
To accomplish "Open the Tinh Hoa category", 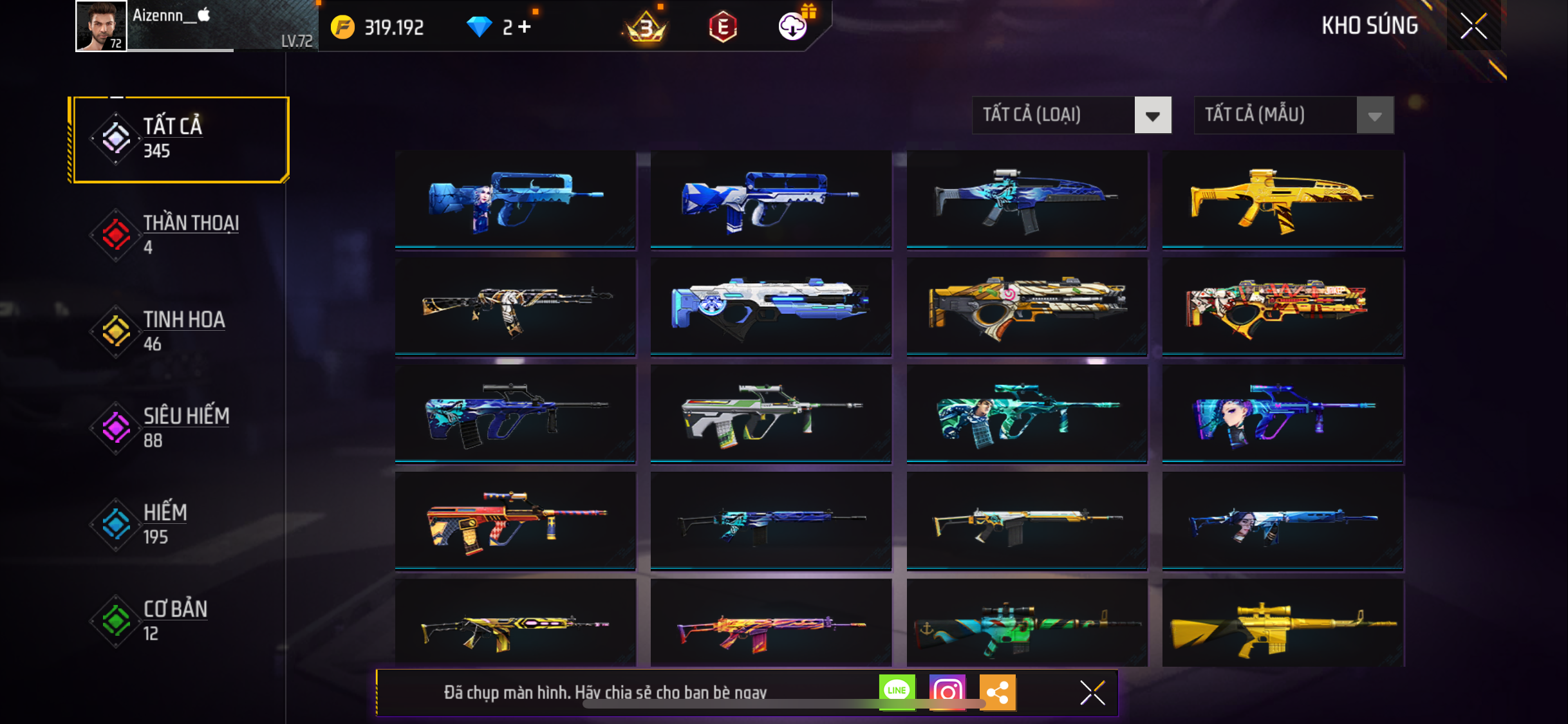I will (181, 331).
